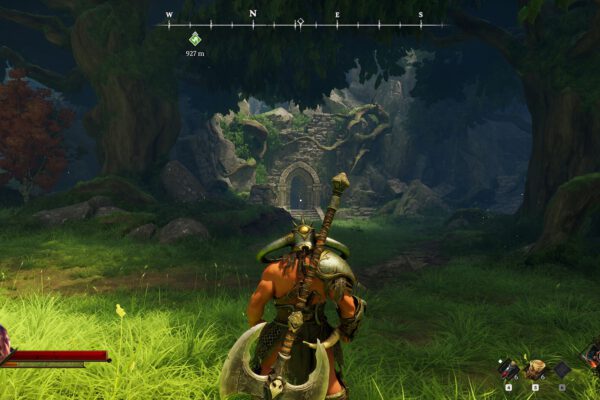Select the red consumable quick slot
The image size is (600, 400).
(x=508, y=369)
